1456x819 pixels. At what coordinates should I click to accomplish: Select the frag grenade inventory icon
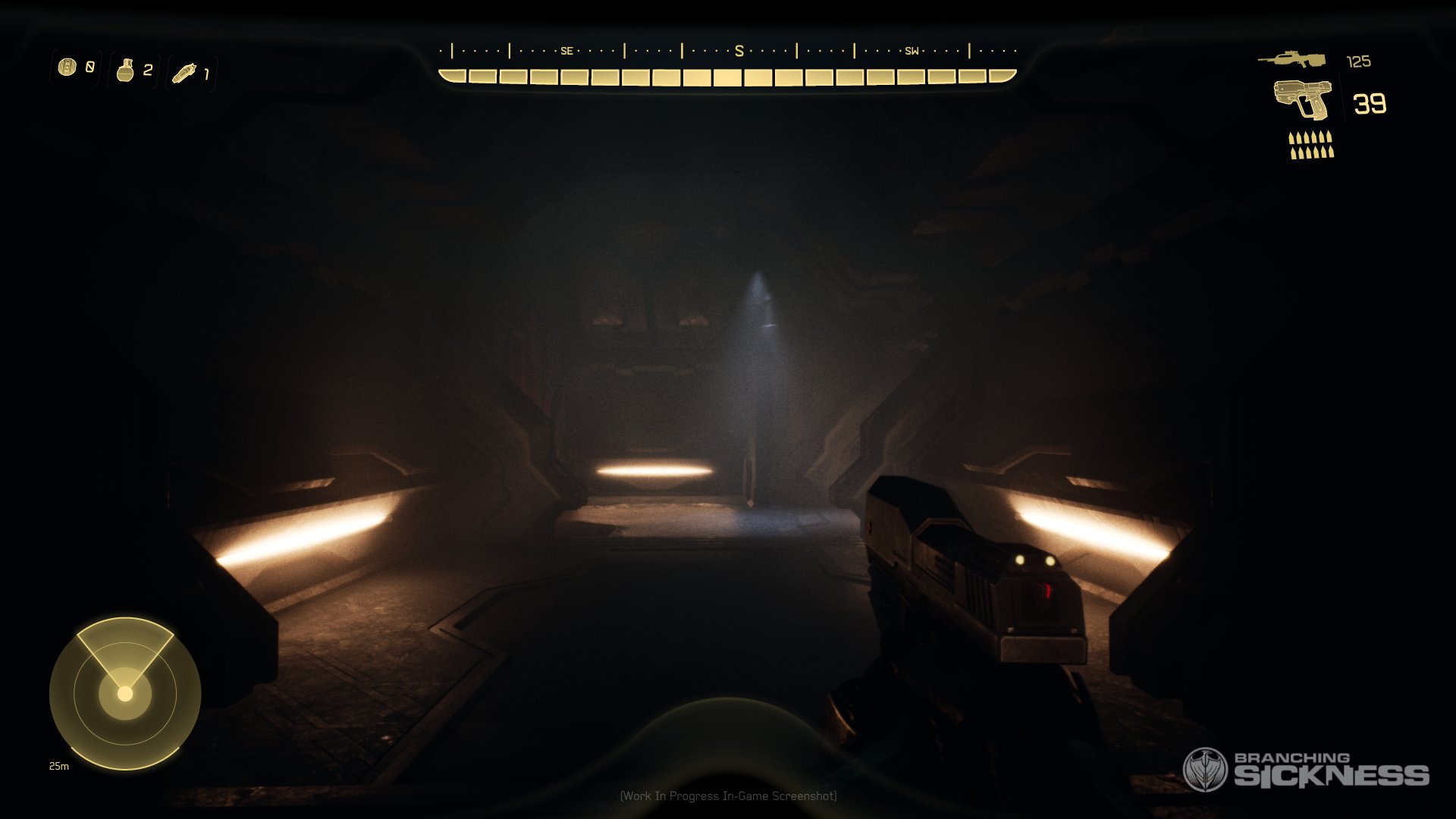(126, 70)
